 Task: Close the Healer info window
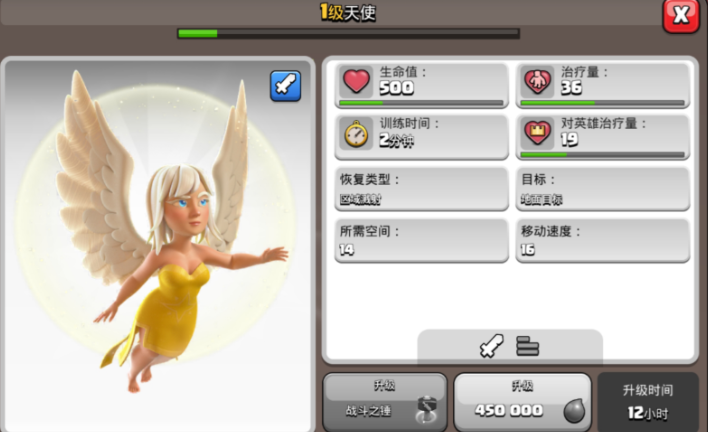[x=681, y=15]
